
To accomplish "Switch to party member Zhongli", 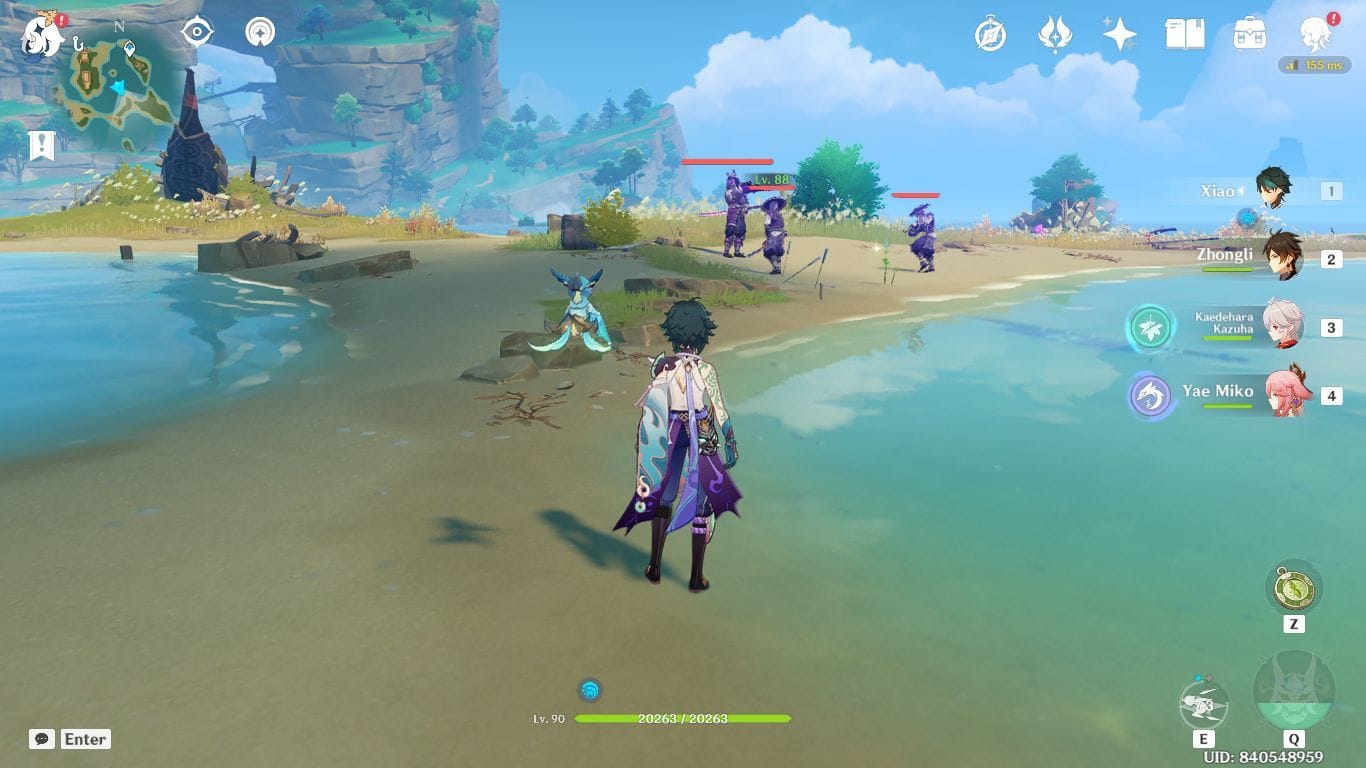I will (1280, 257).
